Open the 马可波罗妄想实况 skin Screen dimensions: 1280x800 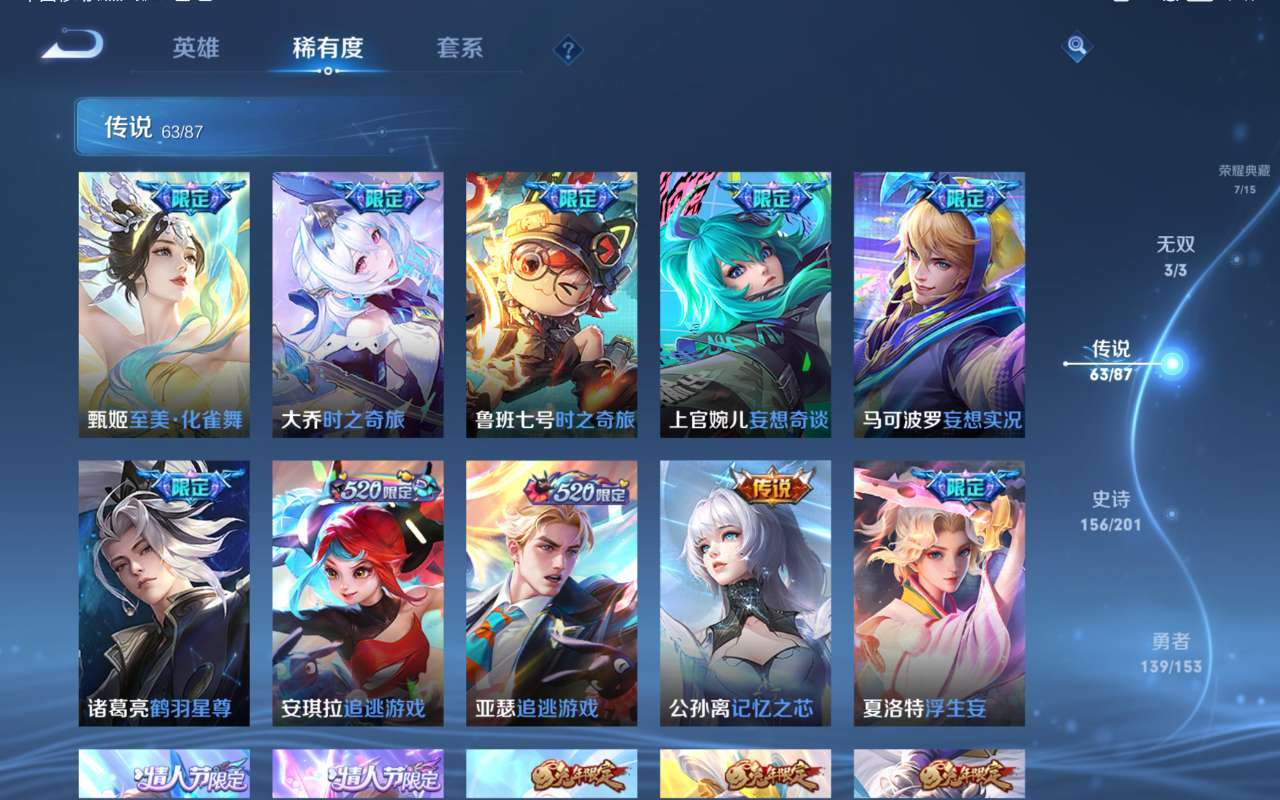940,300
